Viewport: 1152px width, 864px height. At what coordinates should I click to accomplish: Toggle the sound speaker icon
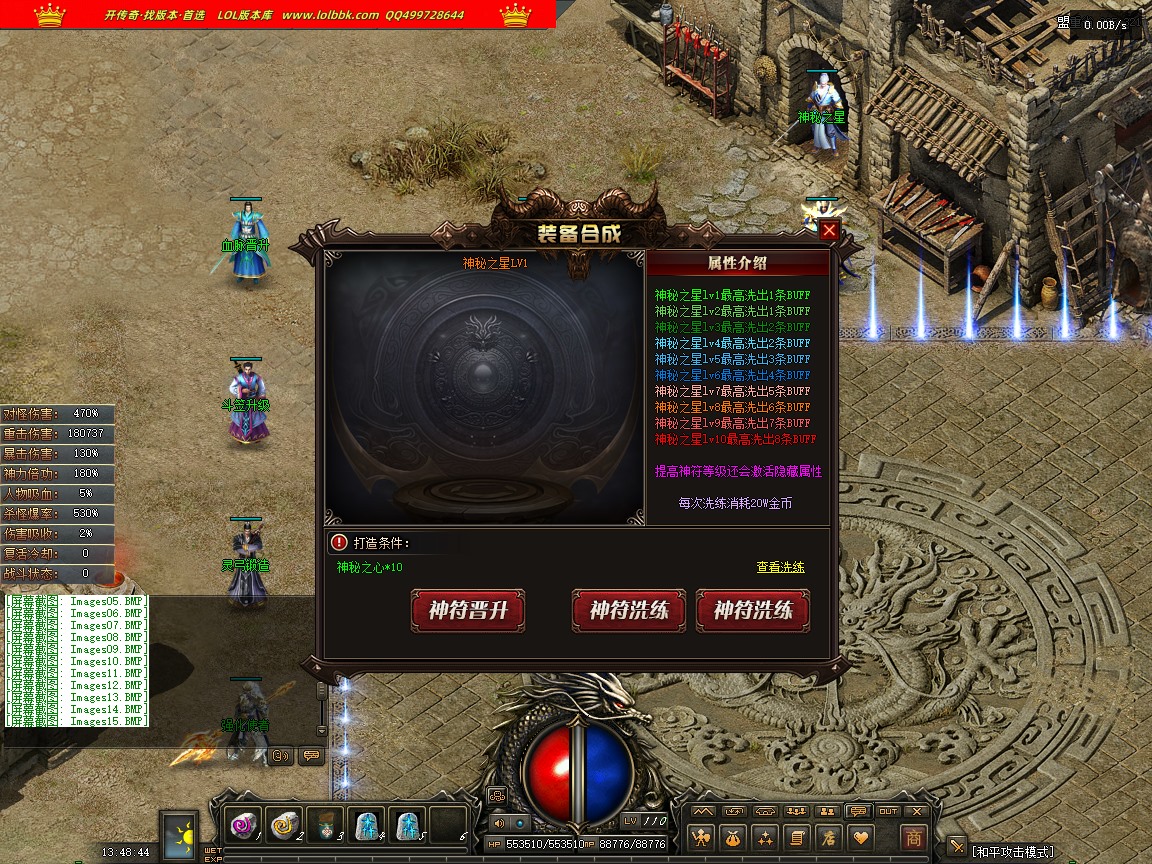pyautogui.click(x=500, y=823)
